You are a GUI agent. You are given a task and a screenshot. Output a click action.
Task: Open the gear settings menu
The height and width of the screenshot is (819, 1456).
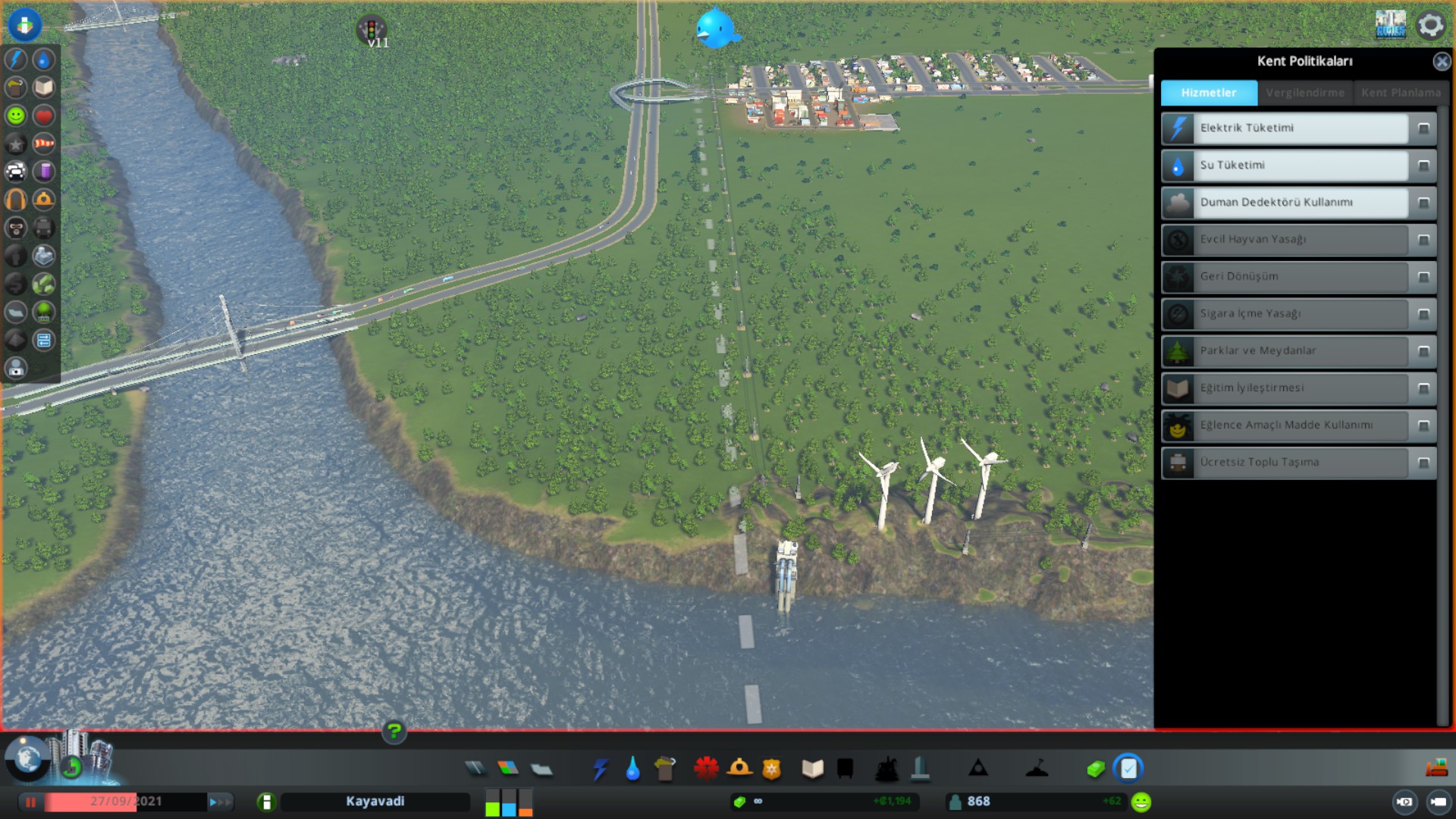pos(1430,25)
